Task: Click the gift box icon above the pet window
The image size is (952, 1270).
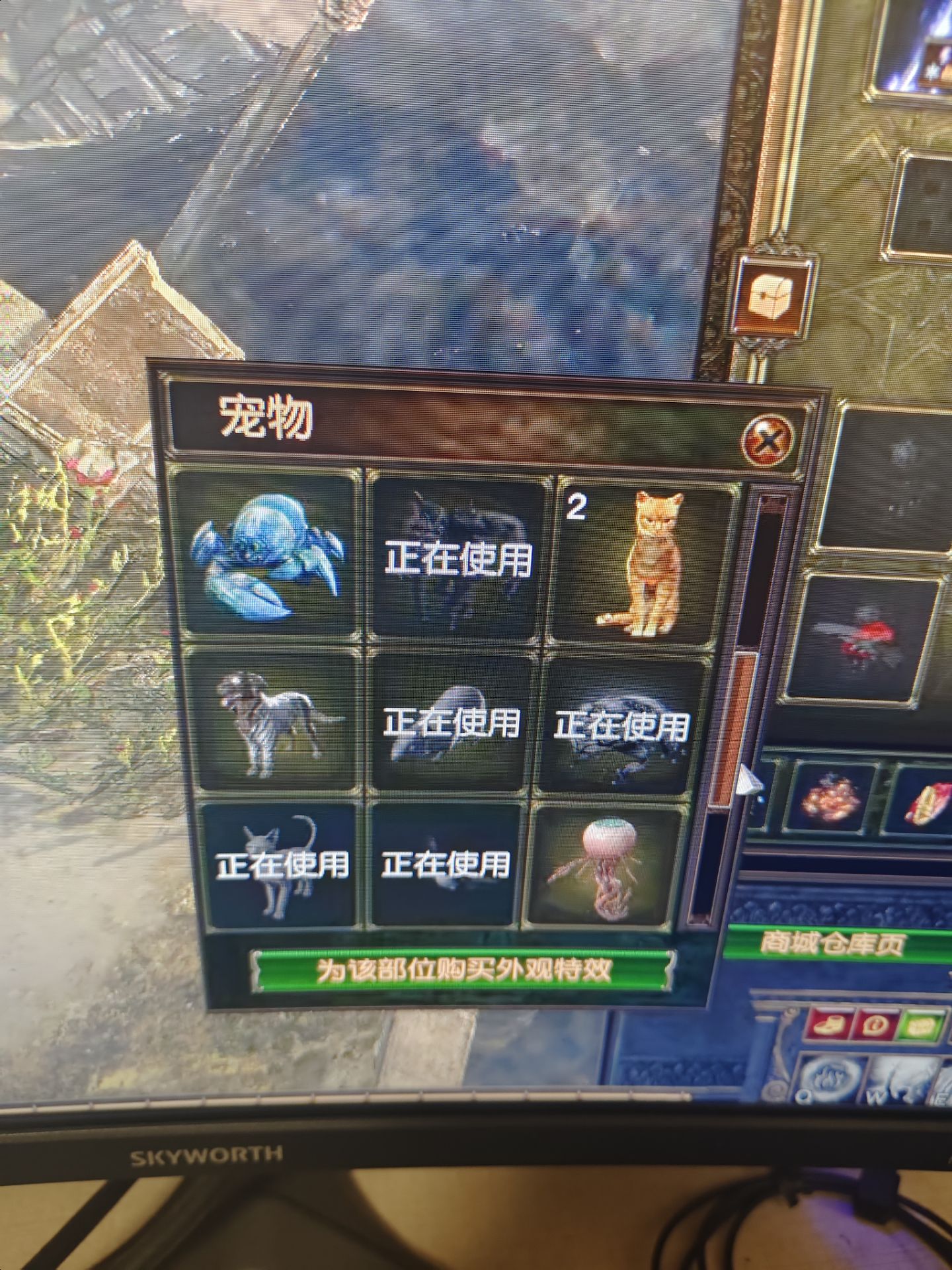Action: pyautogui.click(x=775, y=296)
